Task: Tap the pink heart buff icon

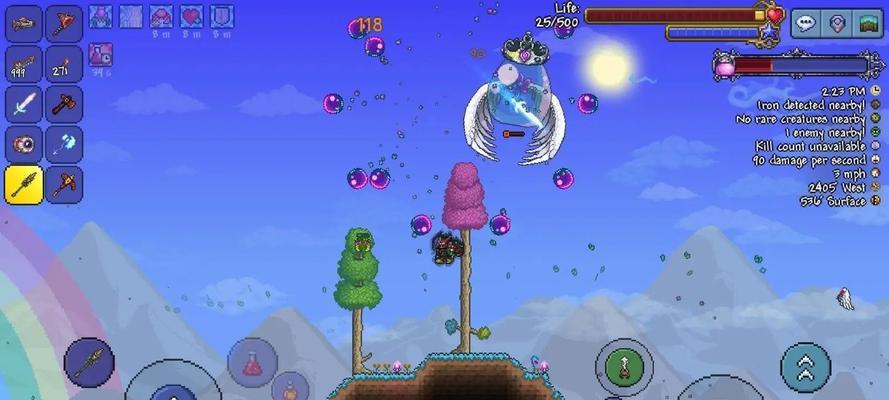Action: pos(191,16)
